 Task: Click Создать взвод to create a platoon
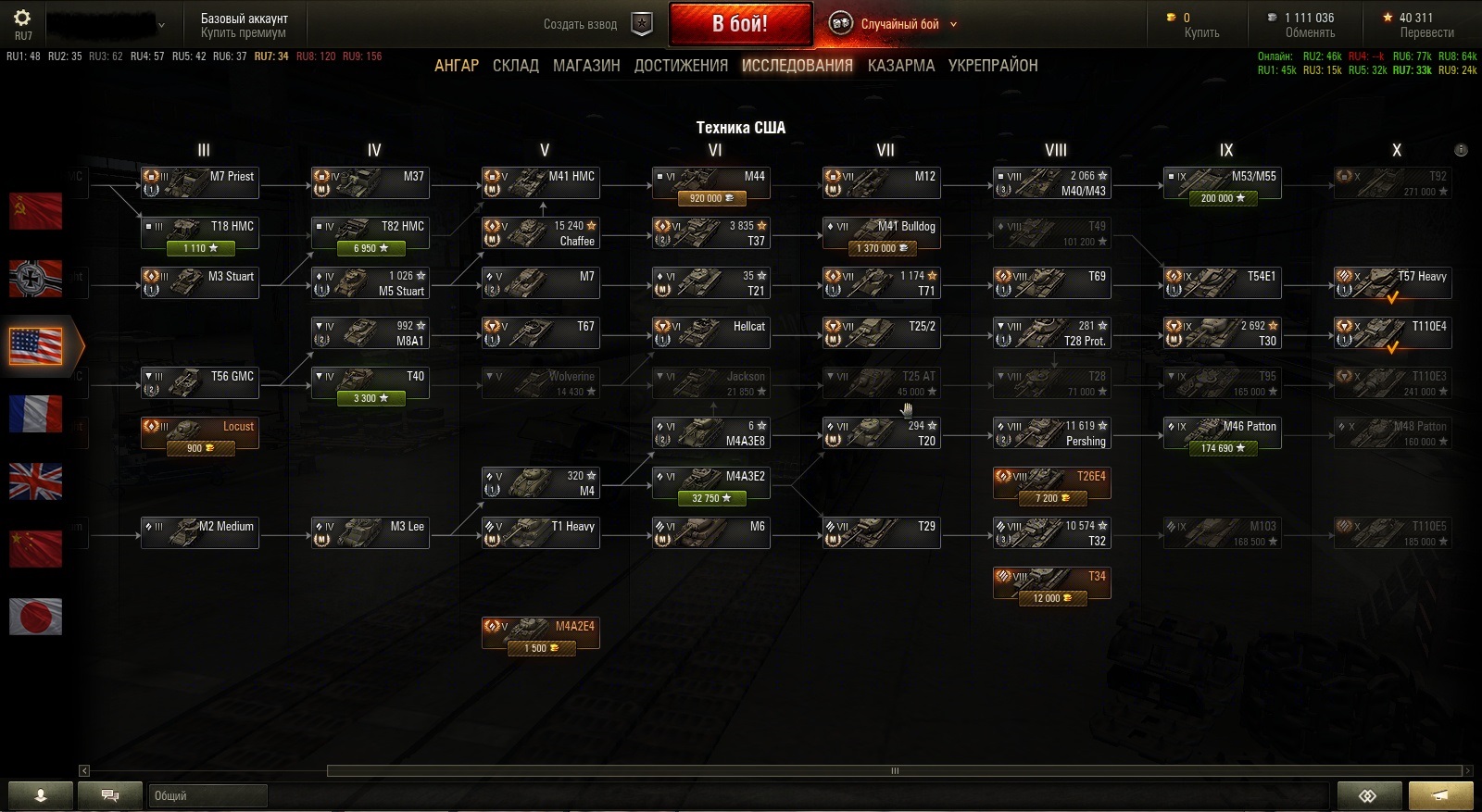pos(581,24)
